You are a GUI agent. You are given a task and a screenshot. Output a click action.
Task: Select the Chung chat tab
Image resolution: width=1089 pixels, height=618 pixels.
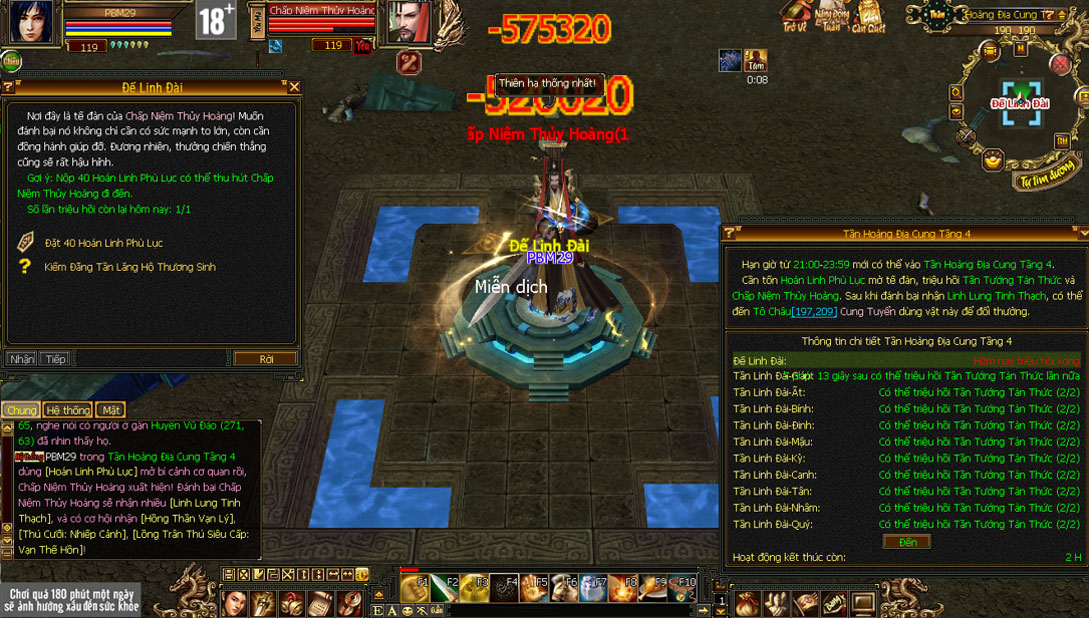[x=21, y=410]
